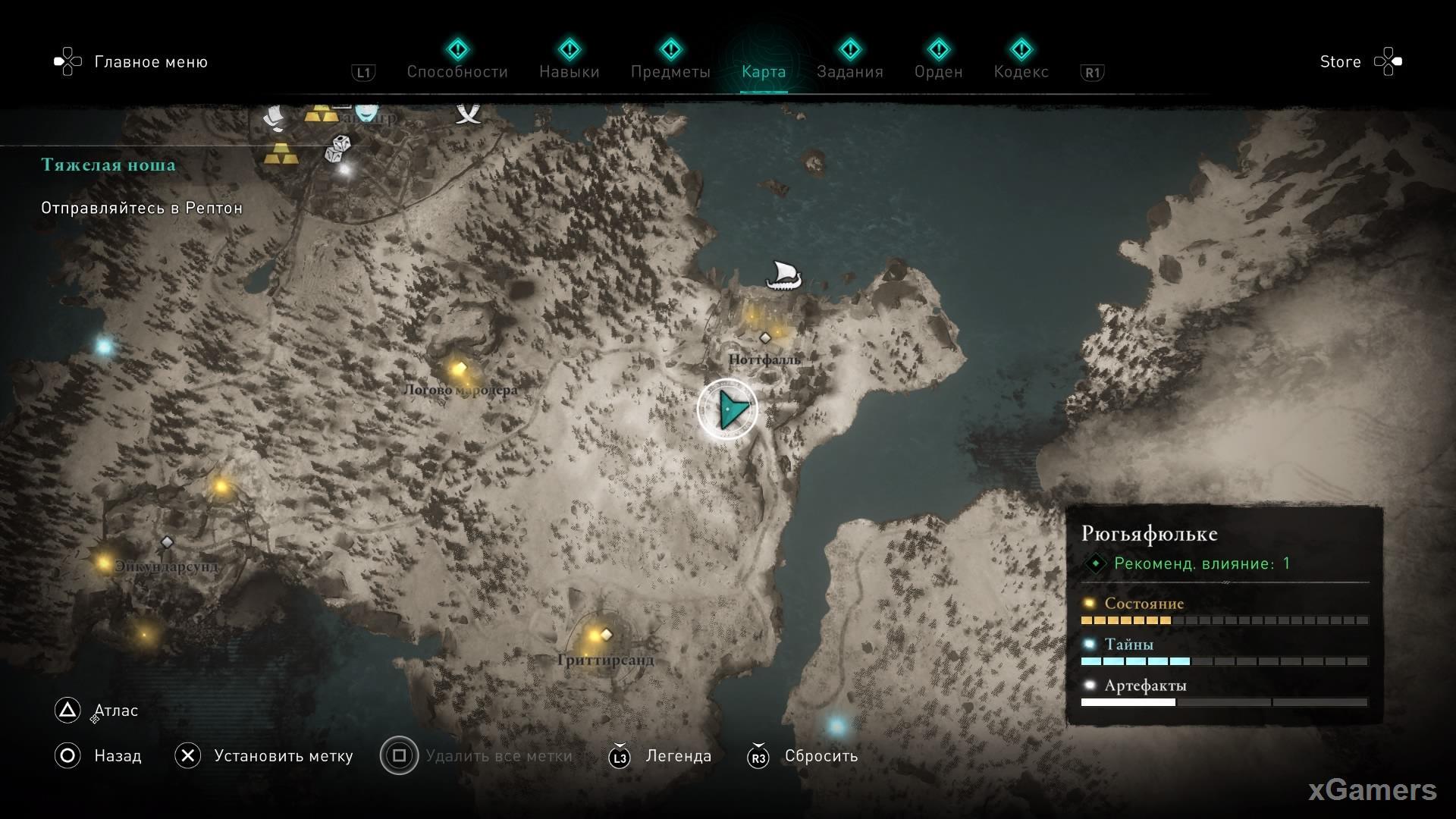The width and height of the screenshot is (1456, 819).
Task: Open the Store
Action: [x=1340, y=62]
